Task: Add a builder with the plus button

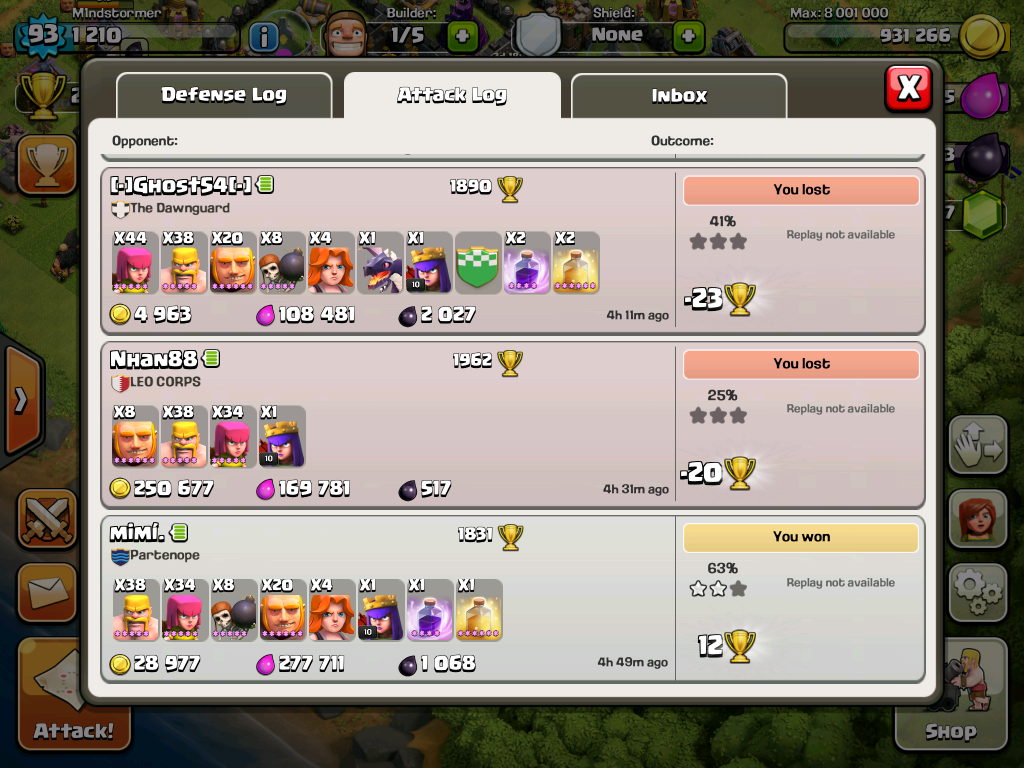Action: pyautogui.click(x=462, y=36)
